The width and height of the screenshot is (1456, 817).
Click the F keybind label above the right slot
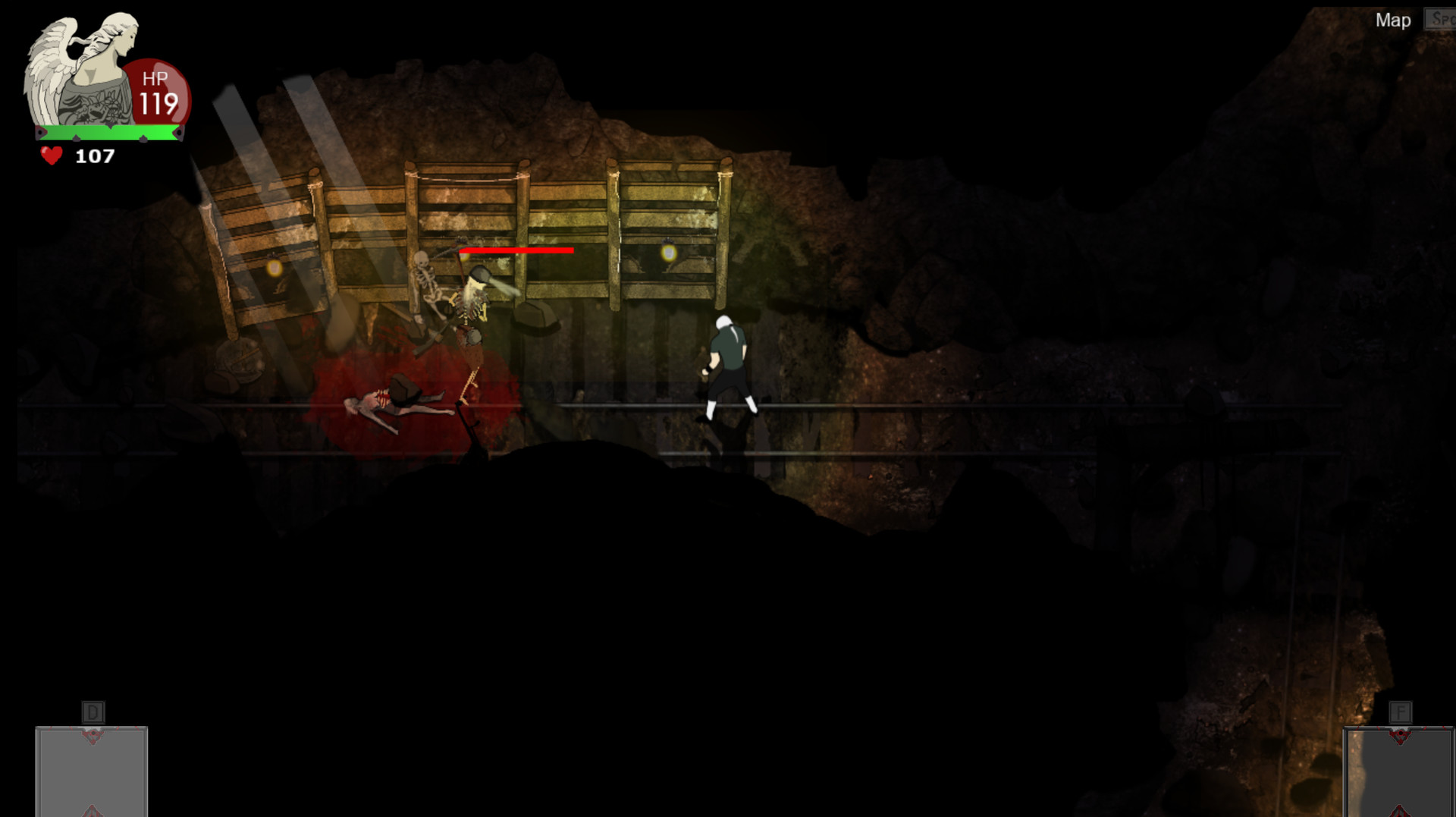pyautogui.click(x=1399, y=712)
